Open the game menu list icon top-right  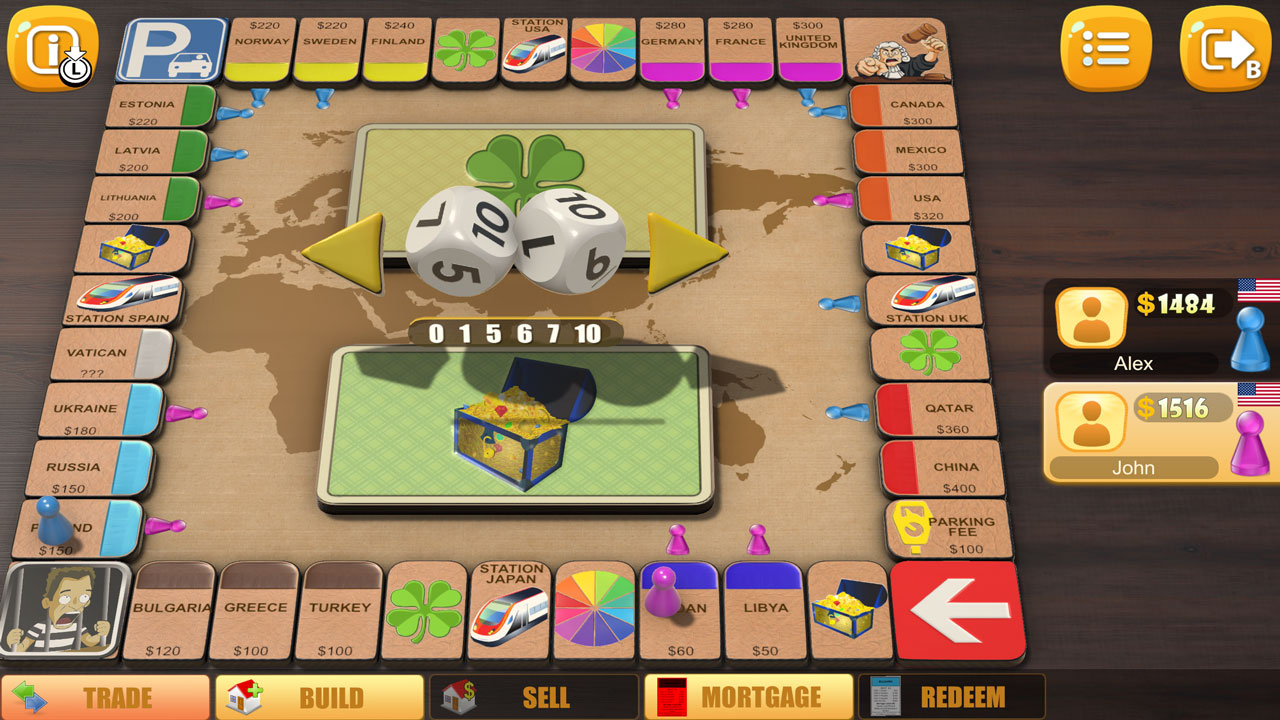tap(1106, 47)
